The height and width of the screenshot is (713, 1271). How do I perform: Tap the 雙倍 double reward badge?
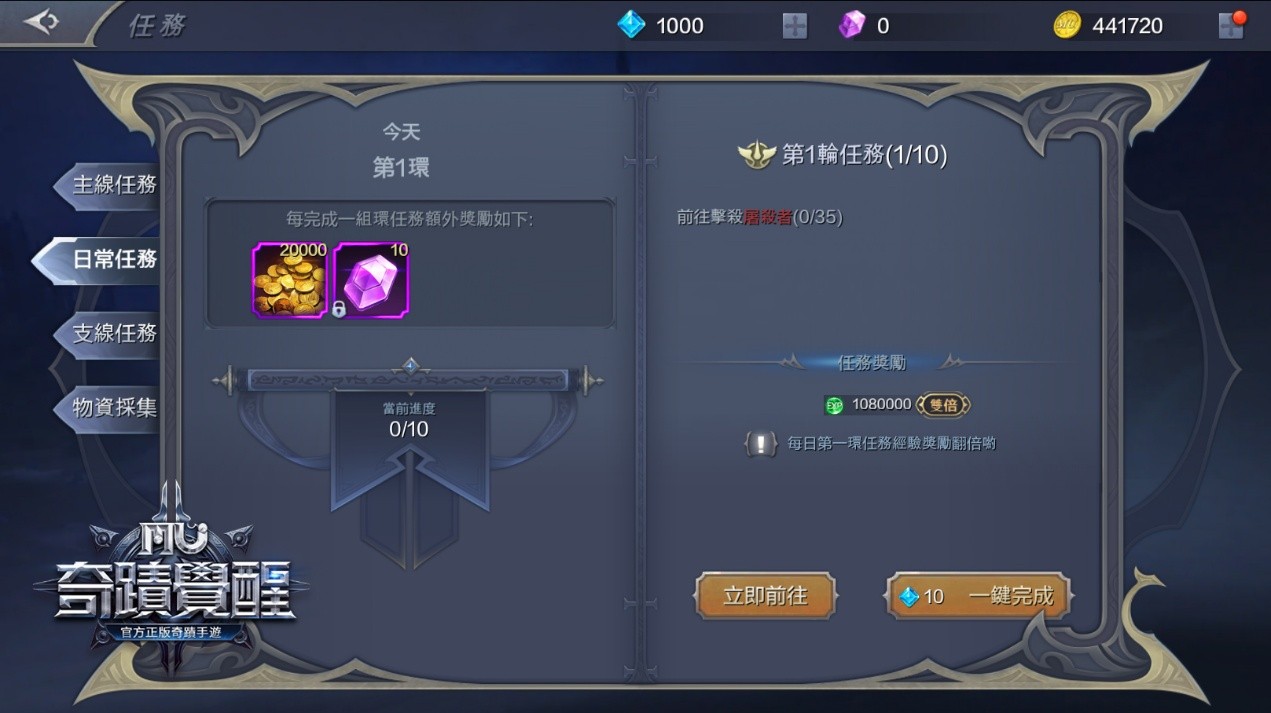[x=943, y=404]
